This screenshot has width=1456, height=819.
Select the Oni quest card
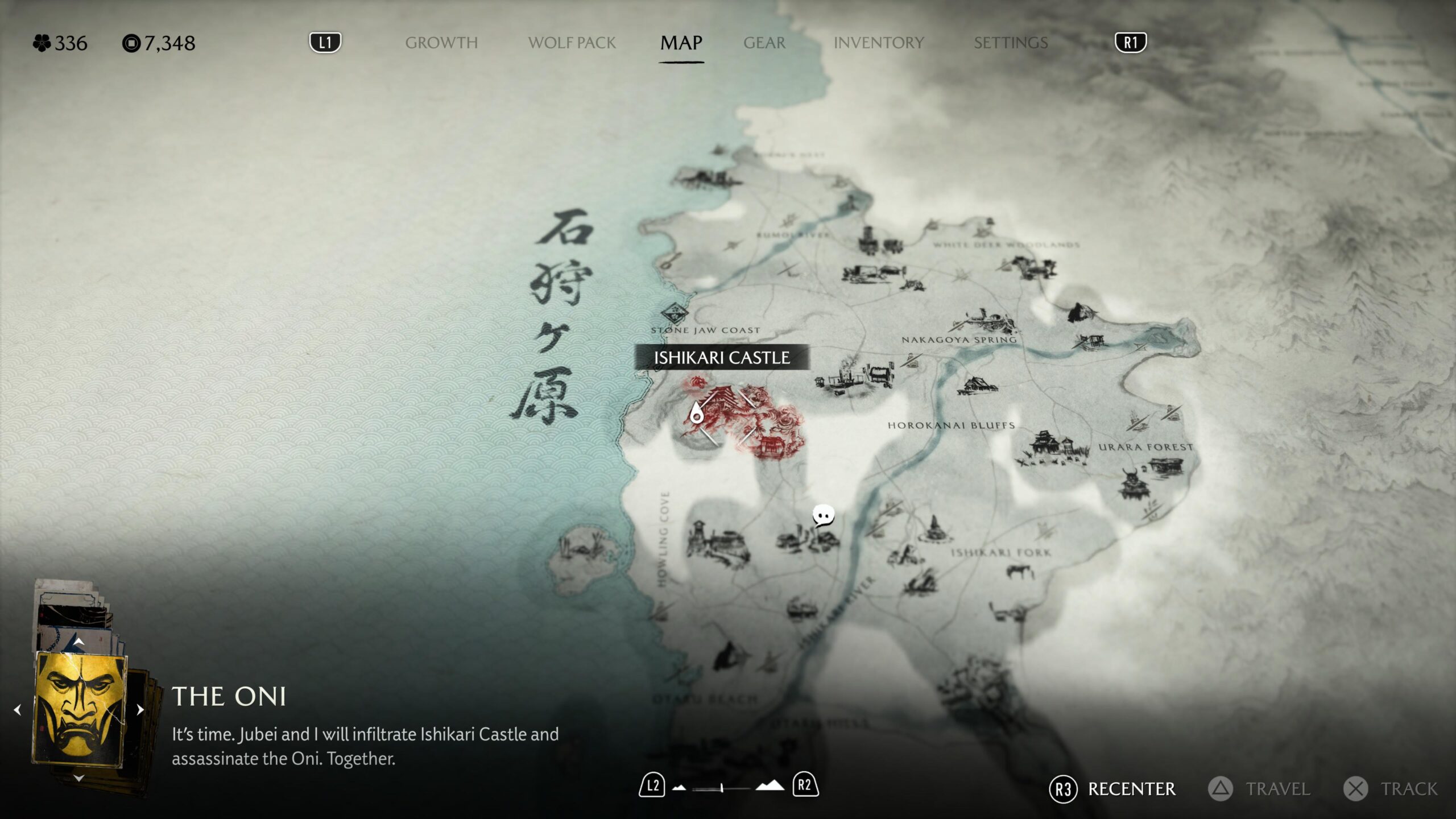pos(80,710)
